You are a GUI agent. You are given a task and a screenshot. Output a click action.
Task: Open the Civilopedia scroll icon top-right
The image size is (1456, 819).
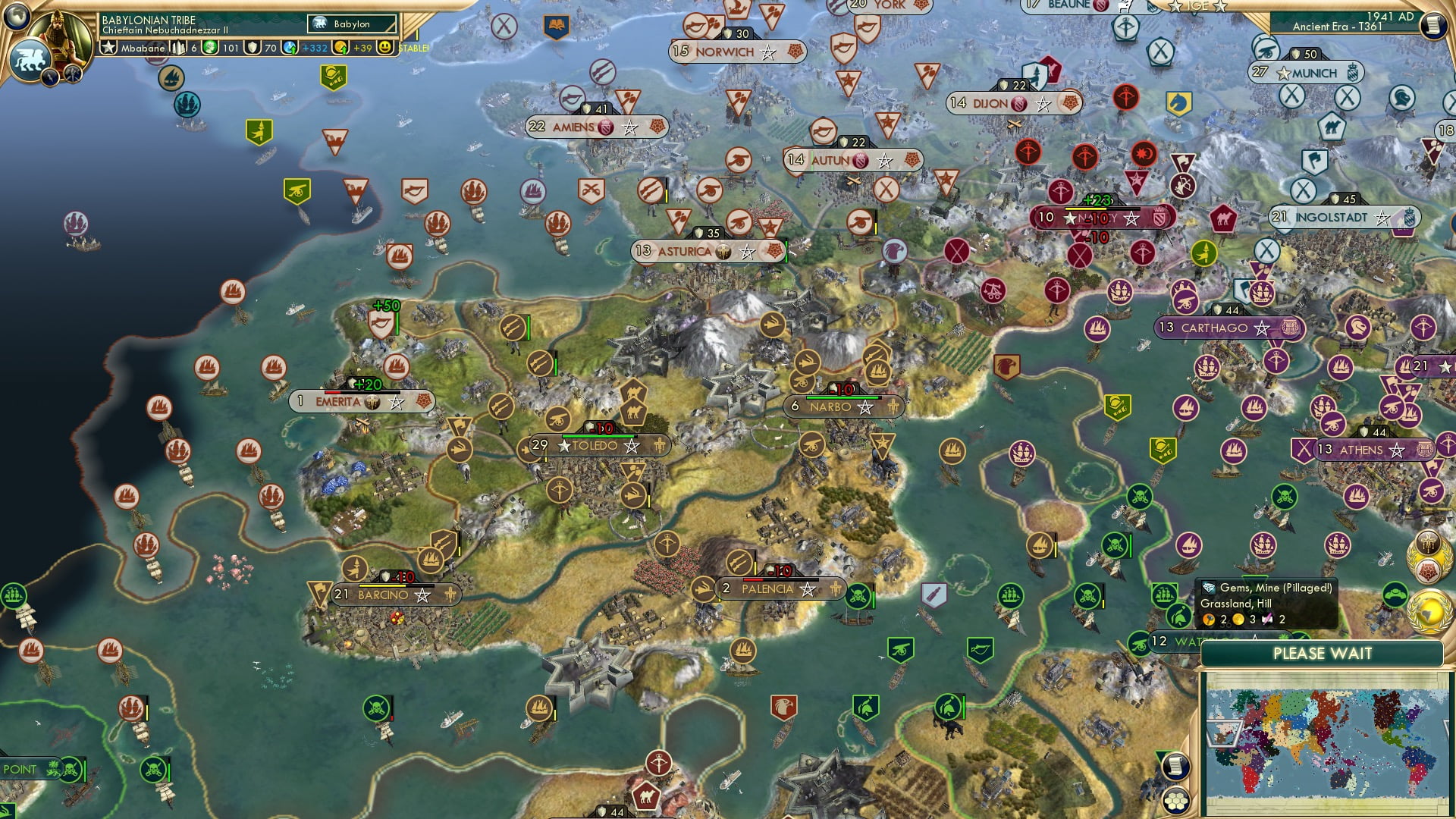(x=1434, y=26)
